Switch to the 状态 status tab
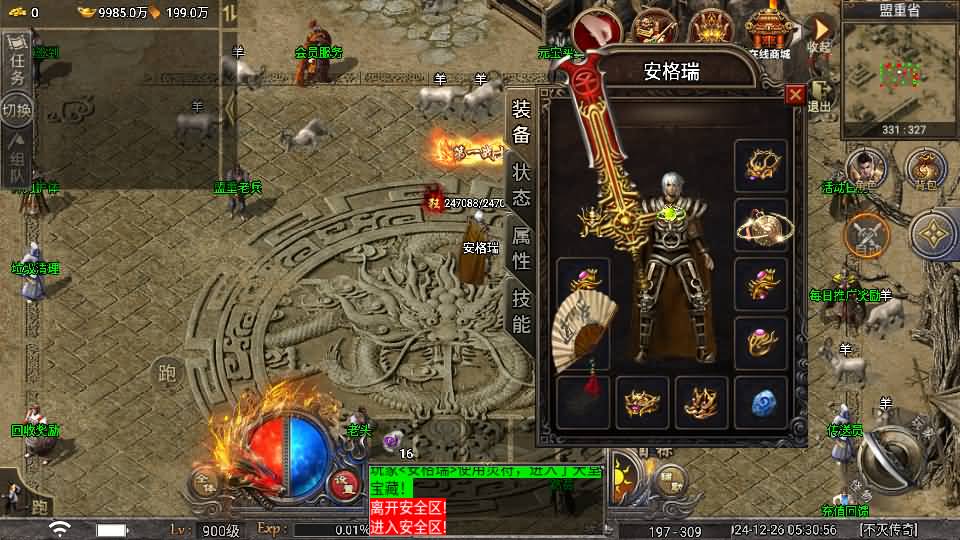The image size is (960, 540). tap(521, 184)
